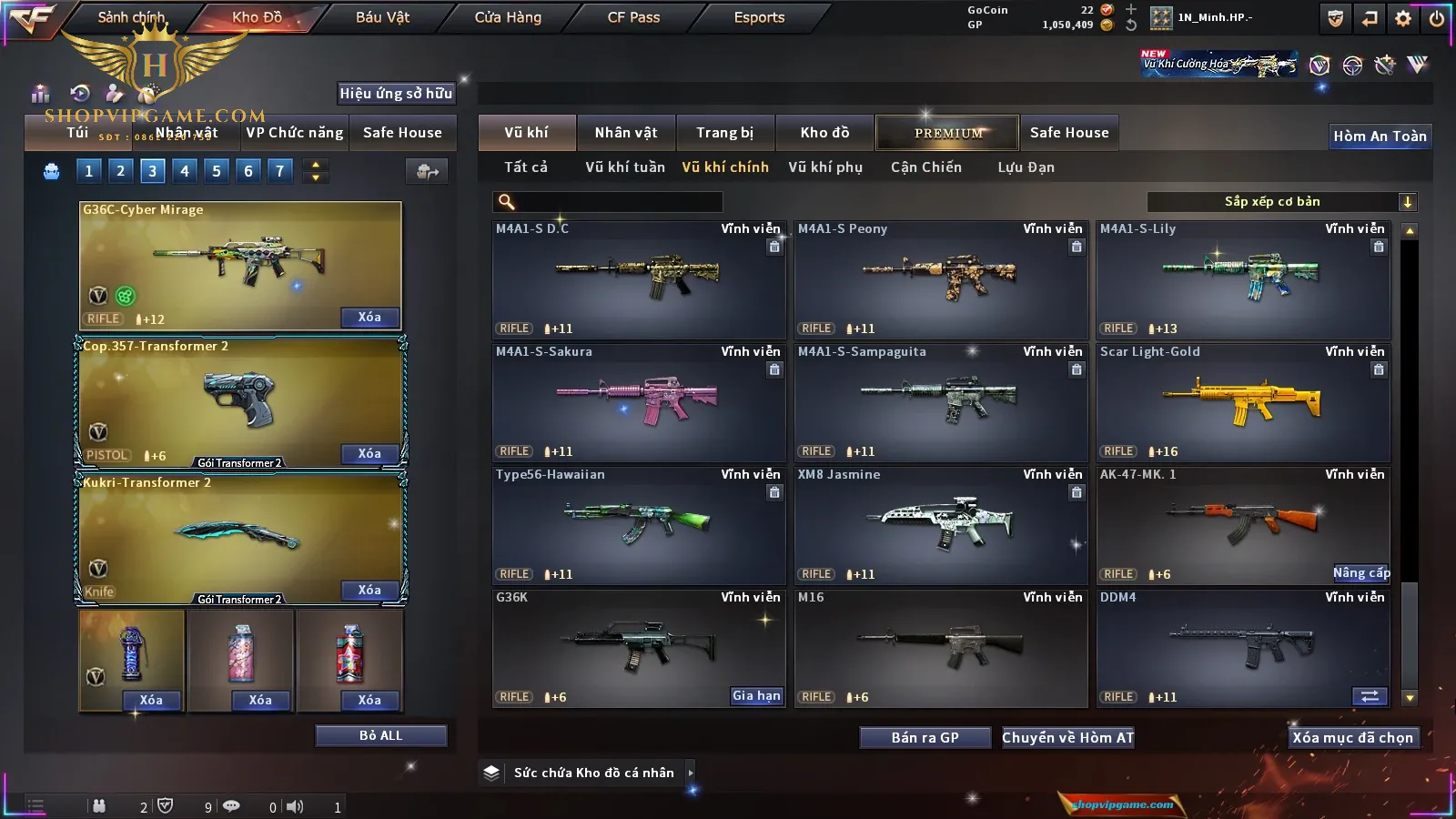Image resolution: width=1456 pixels, height=819 pixels.
Task: Click Nâng cấp on the AK-47-MK. 1
Action: pyautogui.click(x=1361, y=573)
